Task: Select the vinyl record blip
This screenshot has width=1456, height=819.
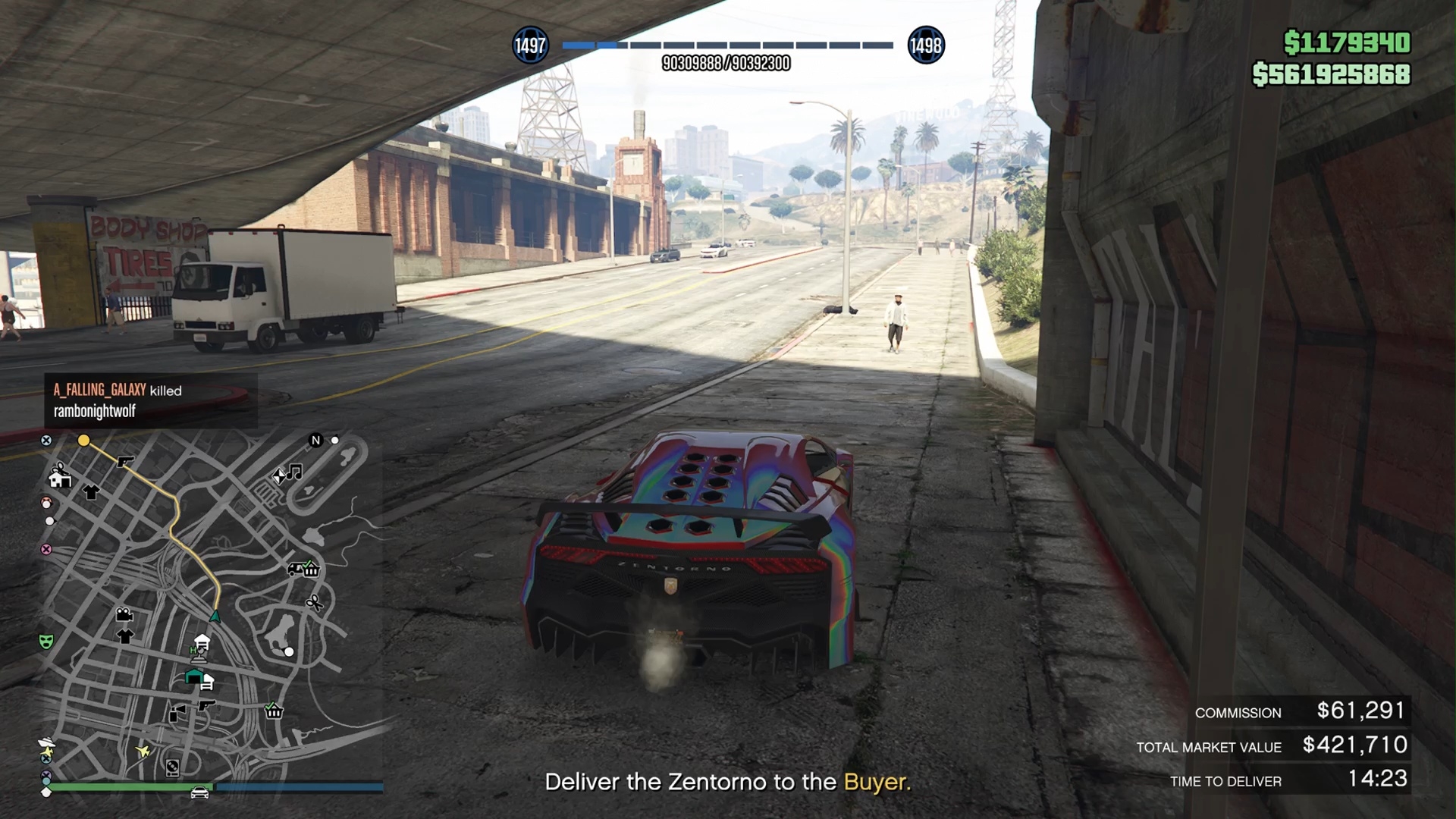Action: [x=173, y=768]
